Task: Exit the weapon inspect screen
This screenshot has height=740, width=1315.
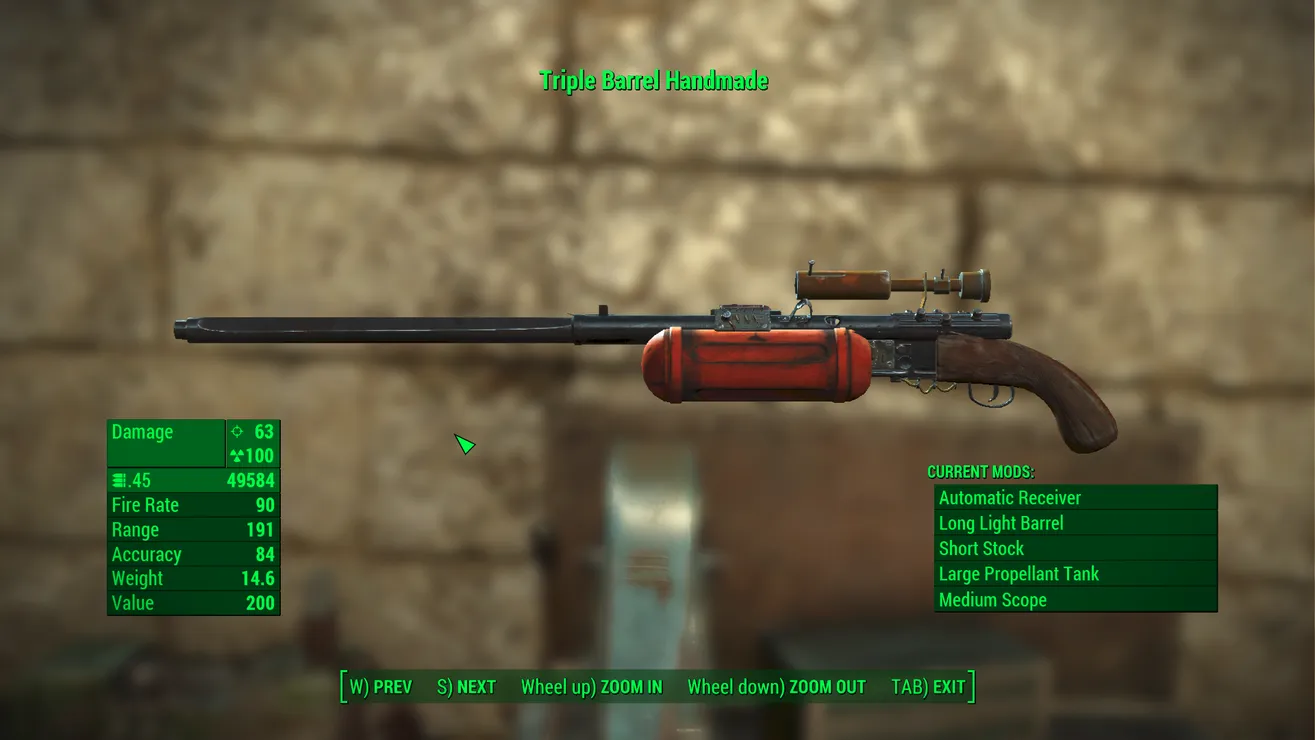Action: coord(928,687)
